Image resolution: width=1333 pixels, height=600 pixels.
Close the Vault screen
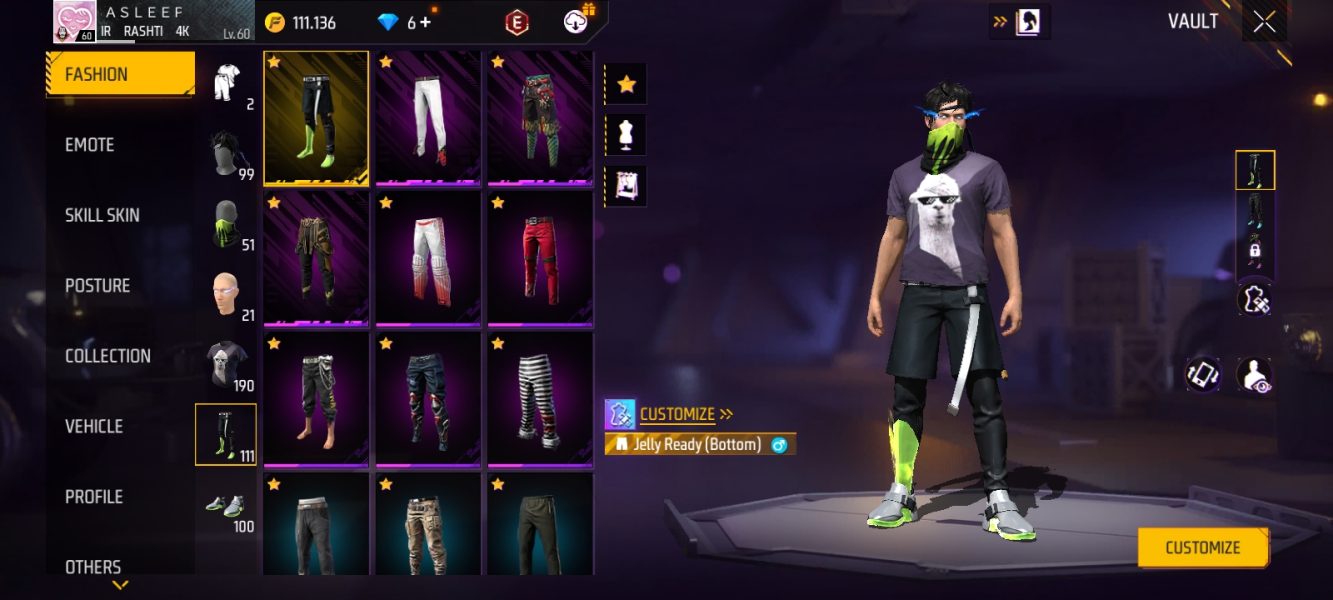point(1264,22)
